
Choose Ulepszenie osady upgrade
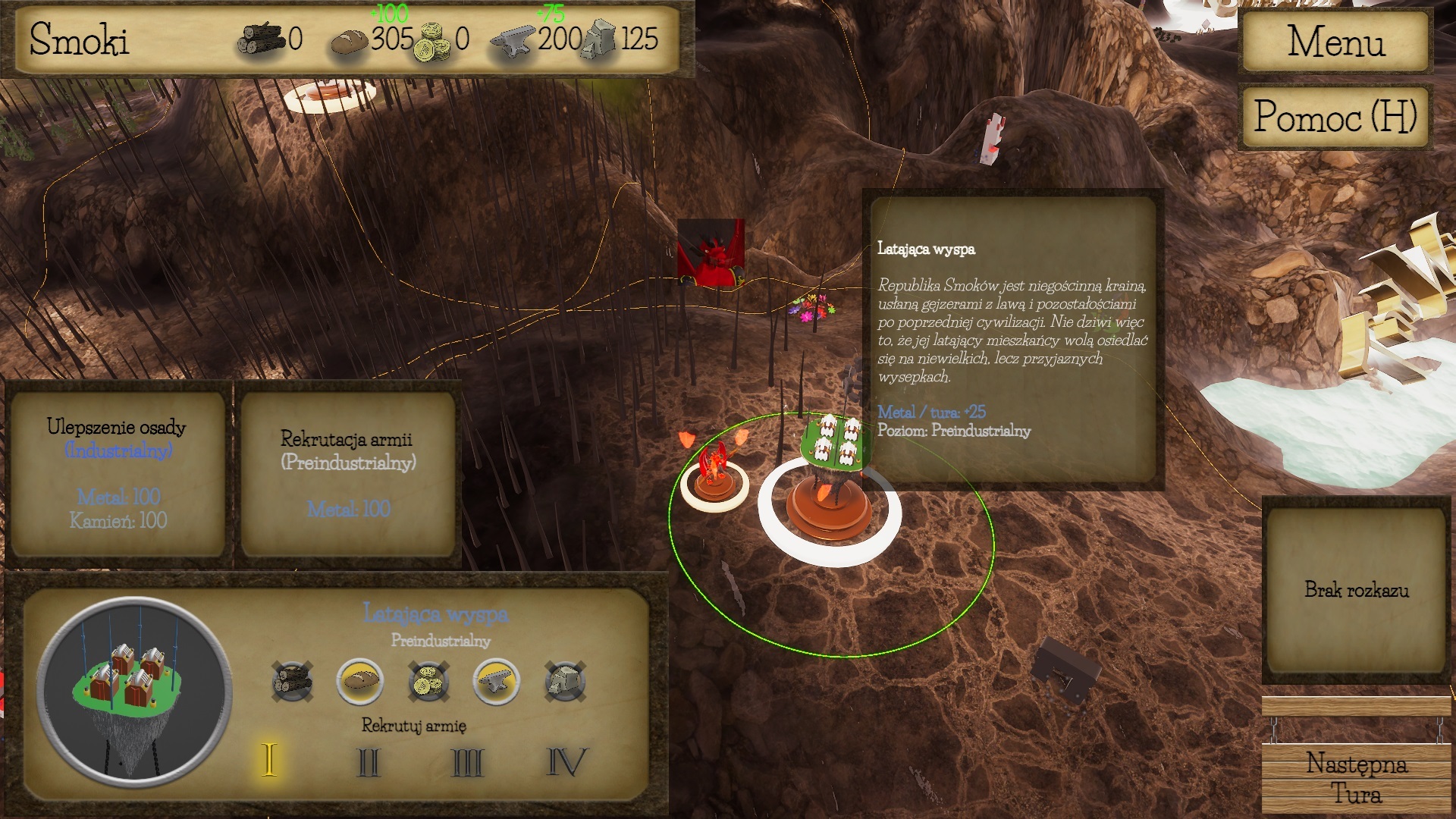pos(117,473)
